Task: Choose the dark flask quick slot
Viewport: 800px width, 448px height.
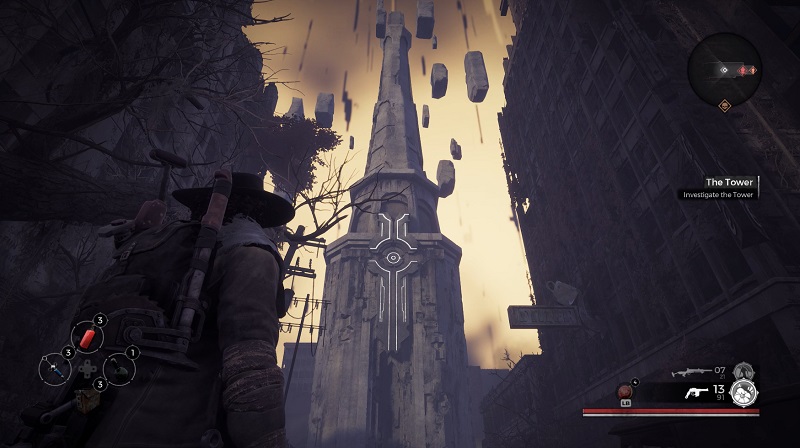Action: click(119, 368)
